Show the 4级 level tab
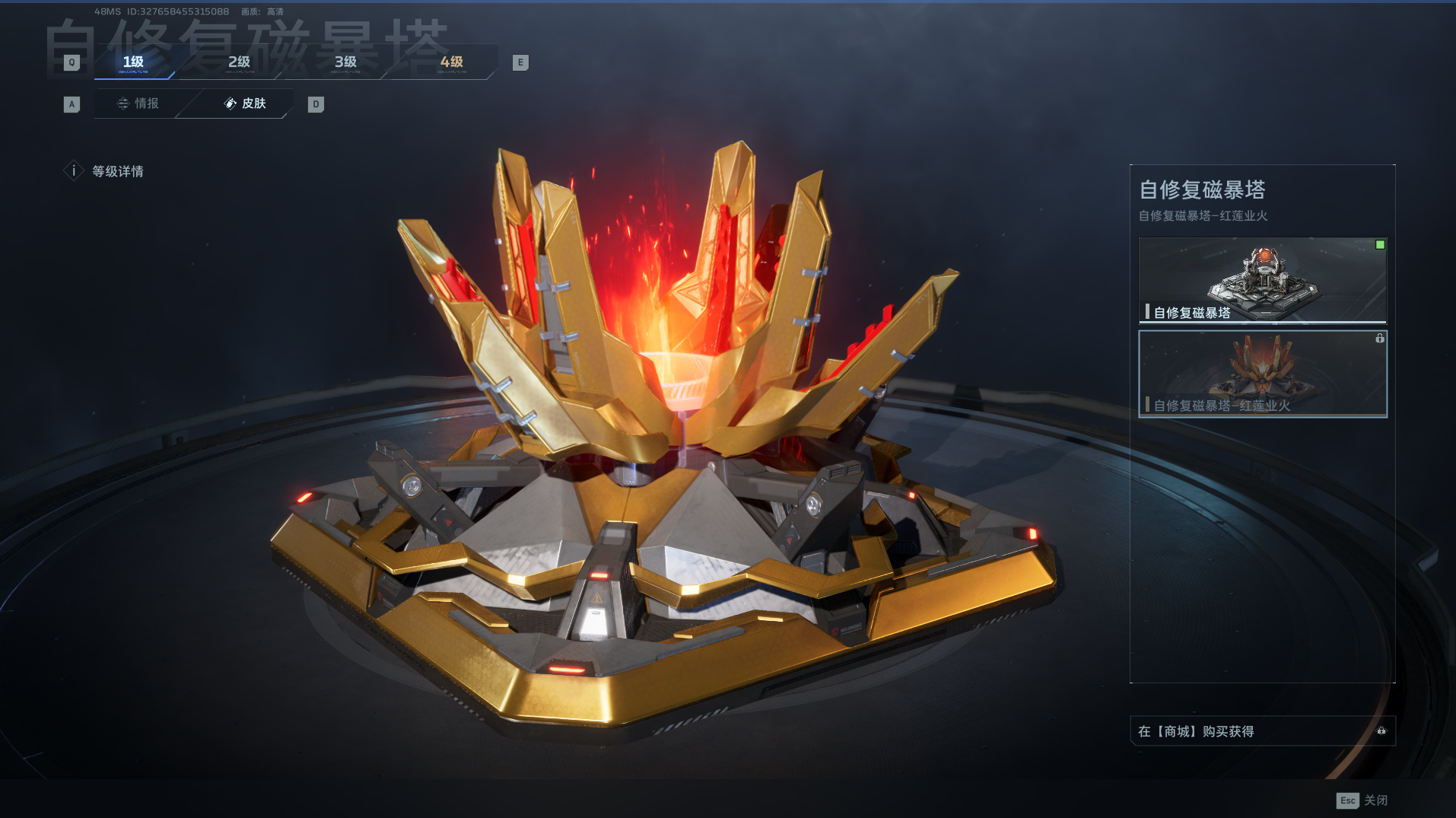Image resolution: width=1456 pixels, height=818 pixels. (451, 62)
